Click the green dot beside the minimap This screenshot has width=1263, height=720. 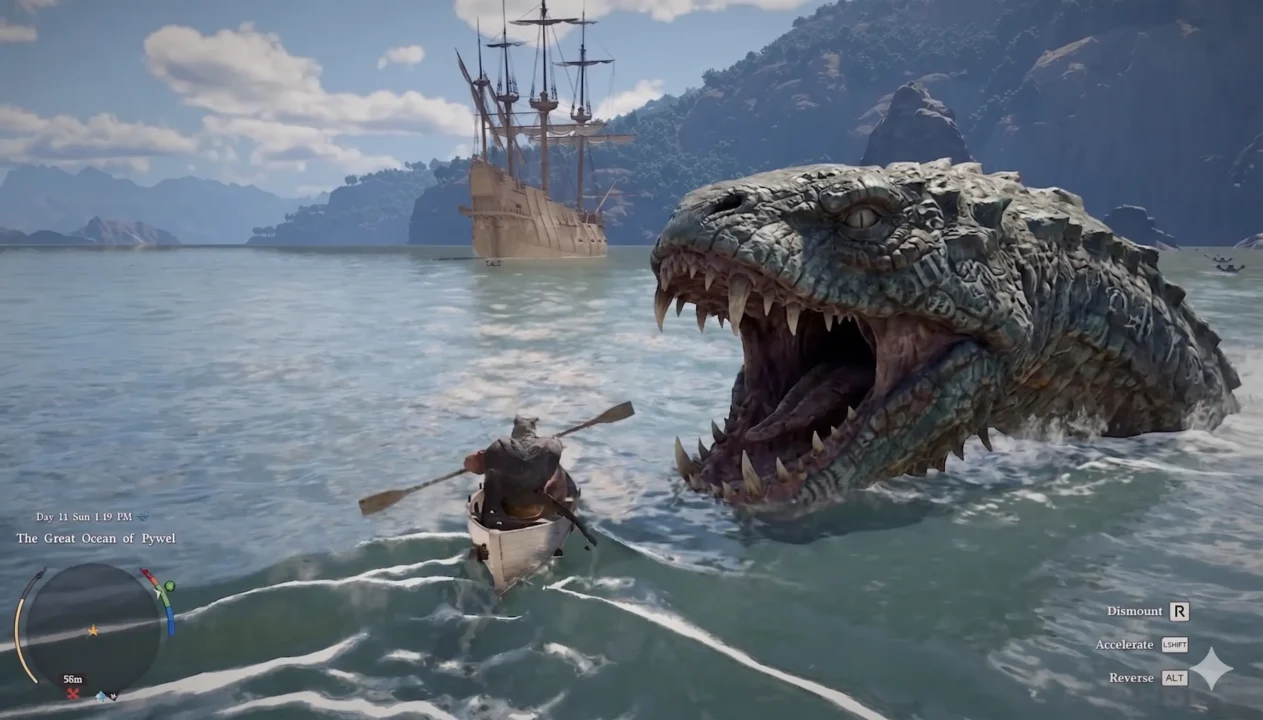(x=169, y=586)
